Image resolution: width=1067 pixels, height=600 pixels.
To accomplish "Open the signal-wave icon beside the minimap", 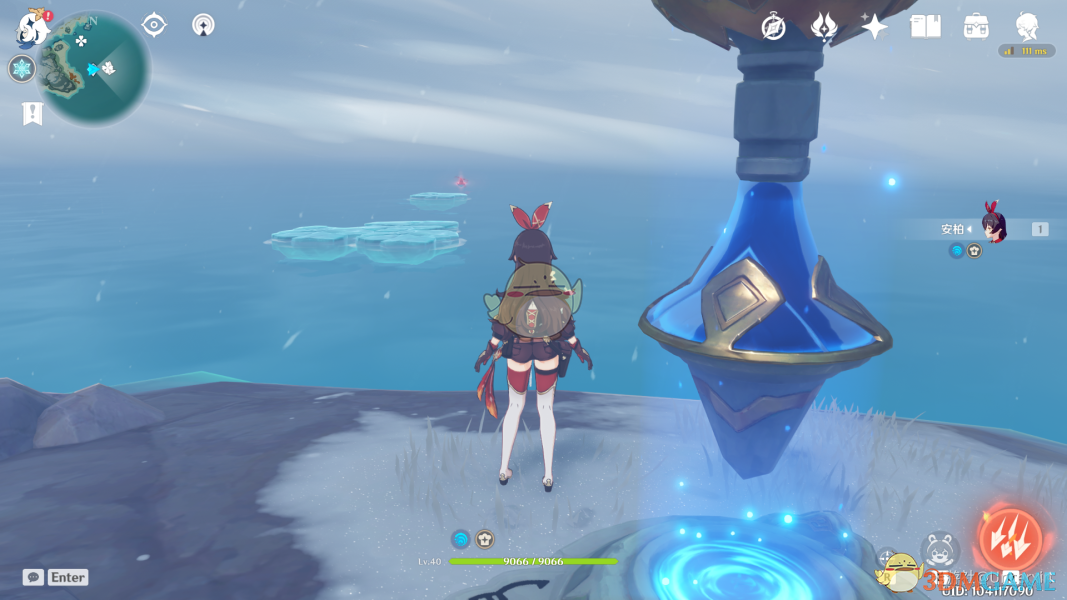I will [203, 25].
